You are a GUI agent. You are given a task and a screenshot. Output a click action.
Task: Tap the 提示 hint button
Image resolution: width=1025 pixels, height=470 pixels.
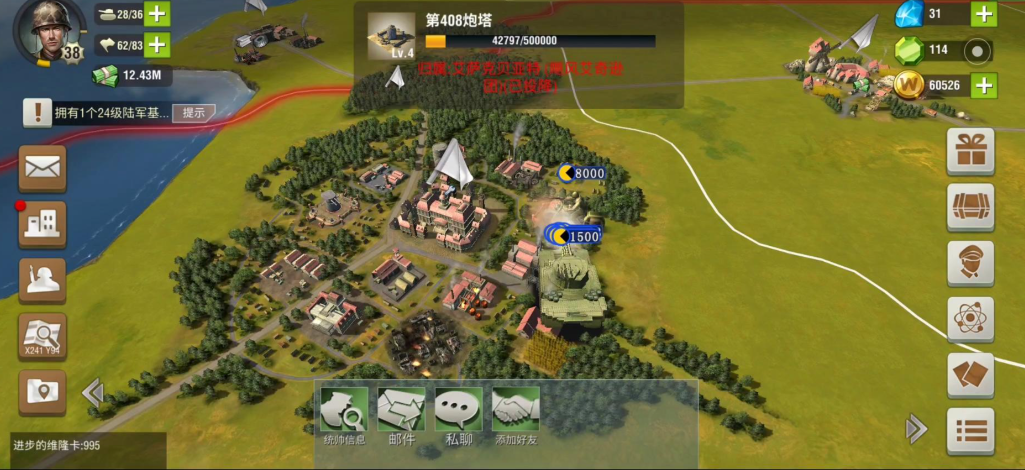(193, 113)
